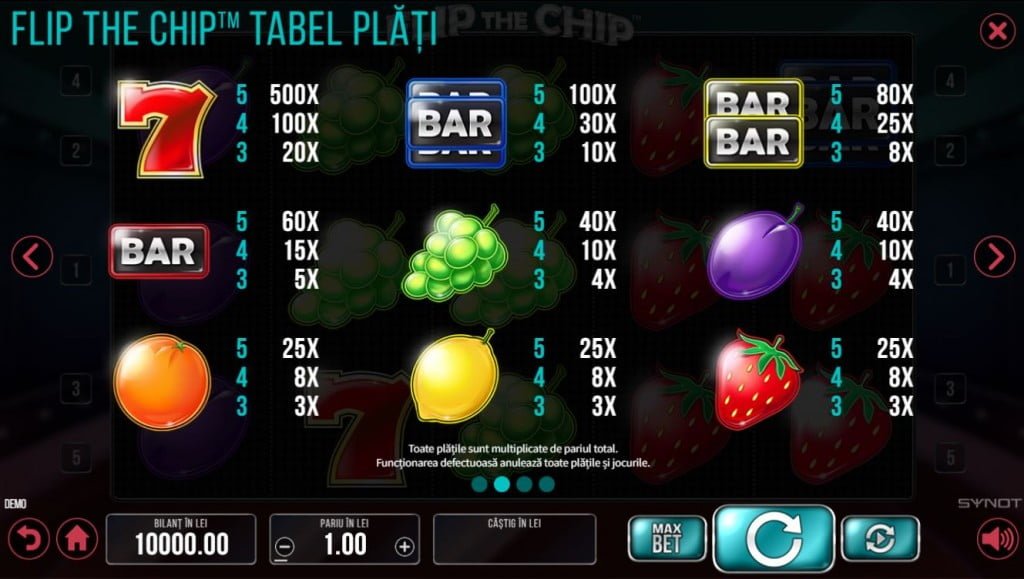Select the fourth paytable page dot
This screenshot has height=579, width=1024.
click(546, 485)
